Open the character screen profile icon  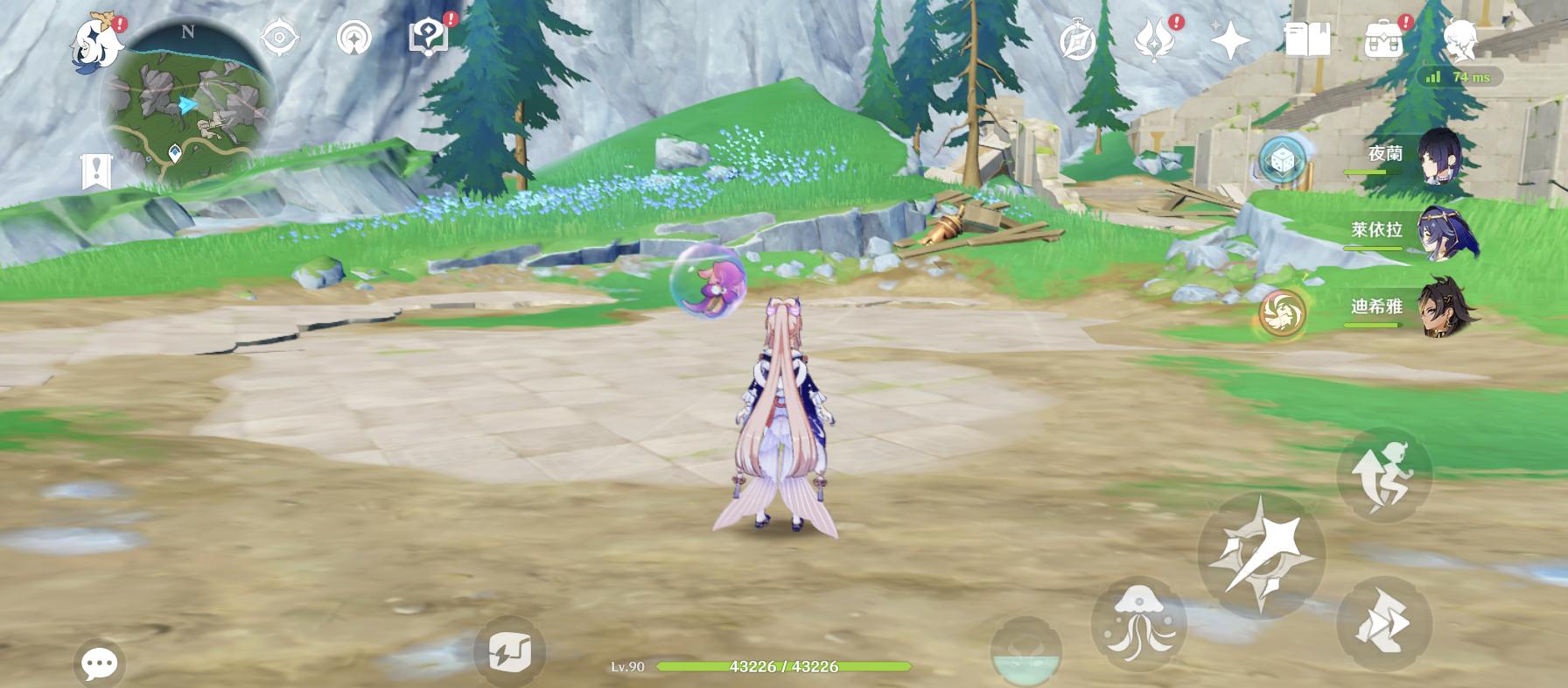1459,39
